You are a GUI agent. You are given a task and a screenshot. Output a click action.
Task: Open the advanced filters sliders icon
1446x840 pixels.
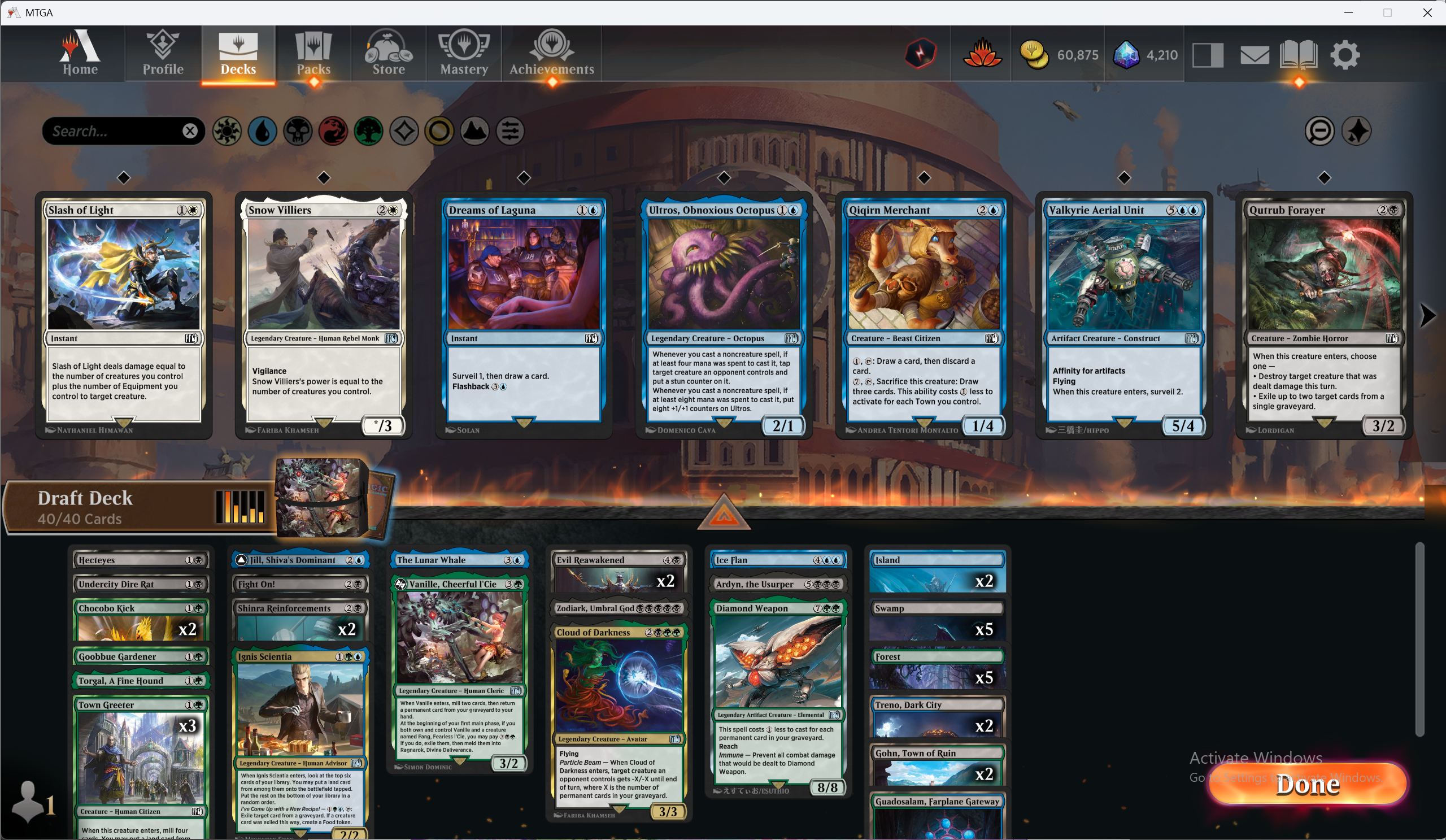(x=510, y=131)
